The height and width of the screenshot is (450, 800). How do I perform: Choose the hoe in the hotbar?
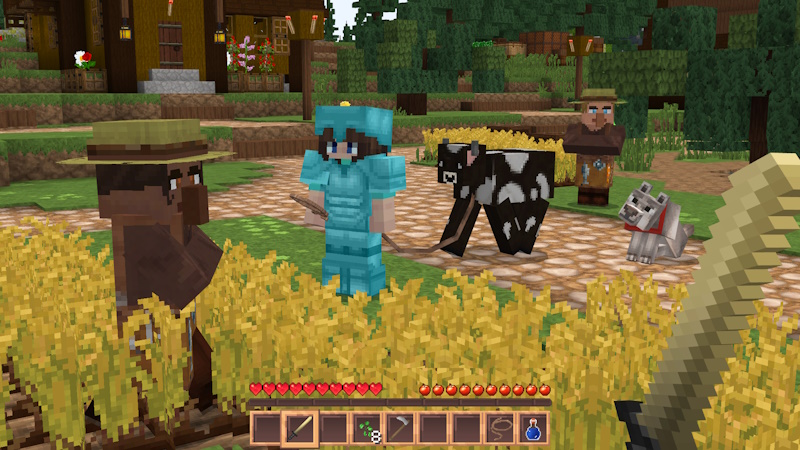tap(400, 429)
